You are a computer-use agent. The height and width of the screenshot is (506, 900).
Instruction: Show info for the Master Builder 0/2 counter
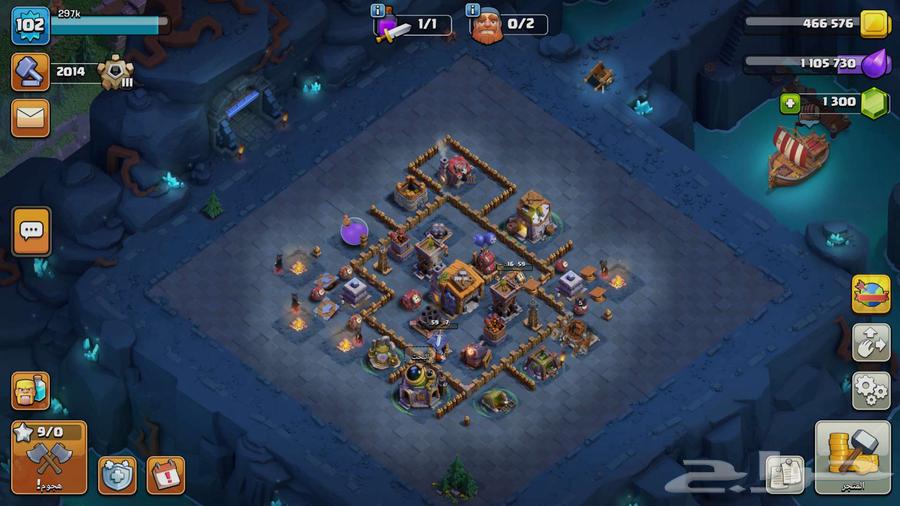[x=473, y=12]
